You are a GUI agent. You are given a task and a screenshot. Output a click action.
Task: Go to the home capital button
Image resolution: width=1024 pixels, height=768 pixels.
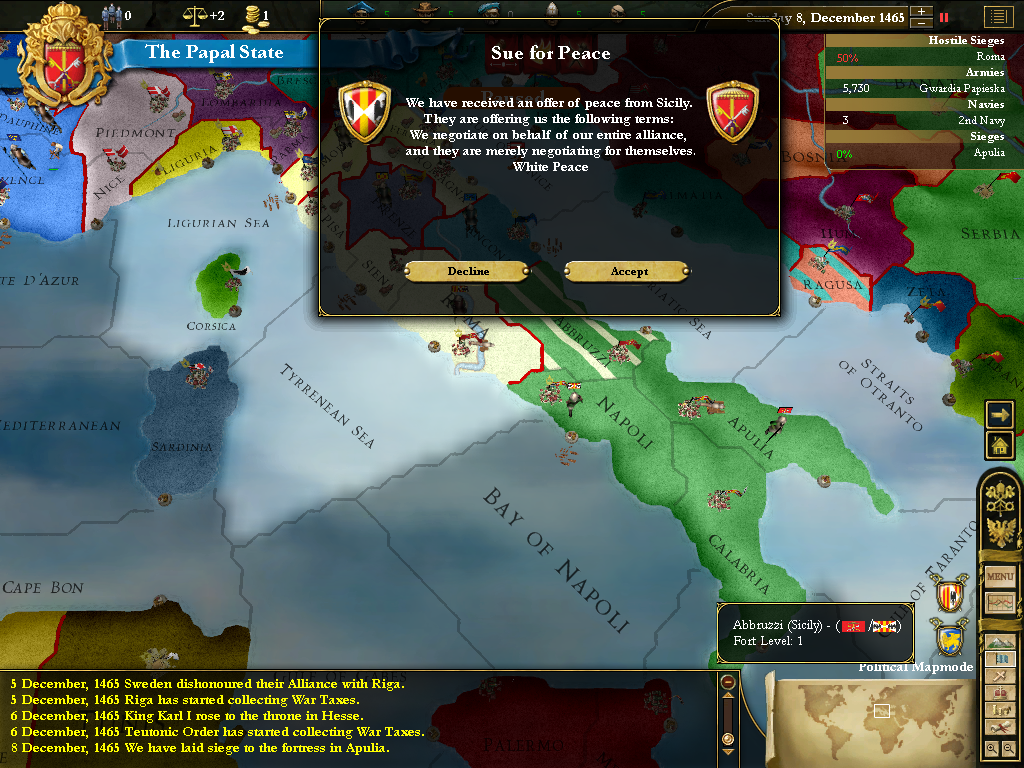click(999, 445)
